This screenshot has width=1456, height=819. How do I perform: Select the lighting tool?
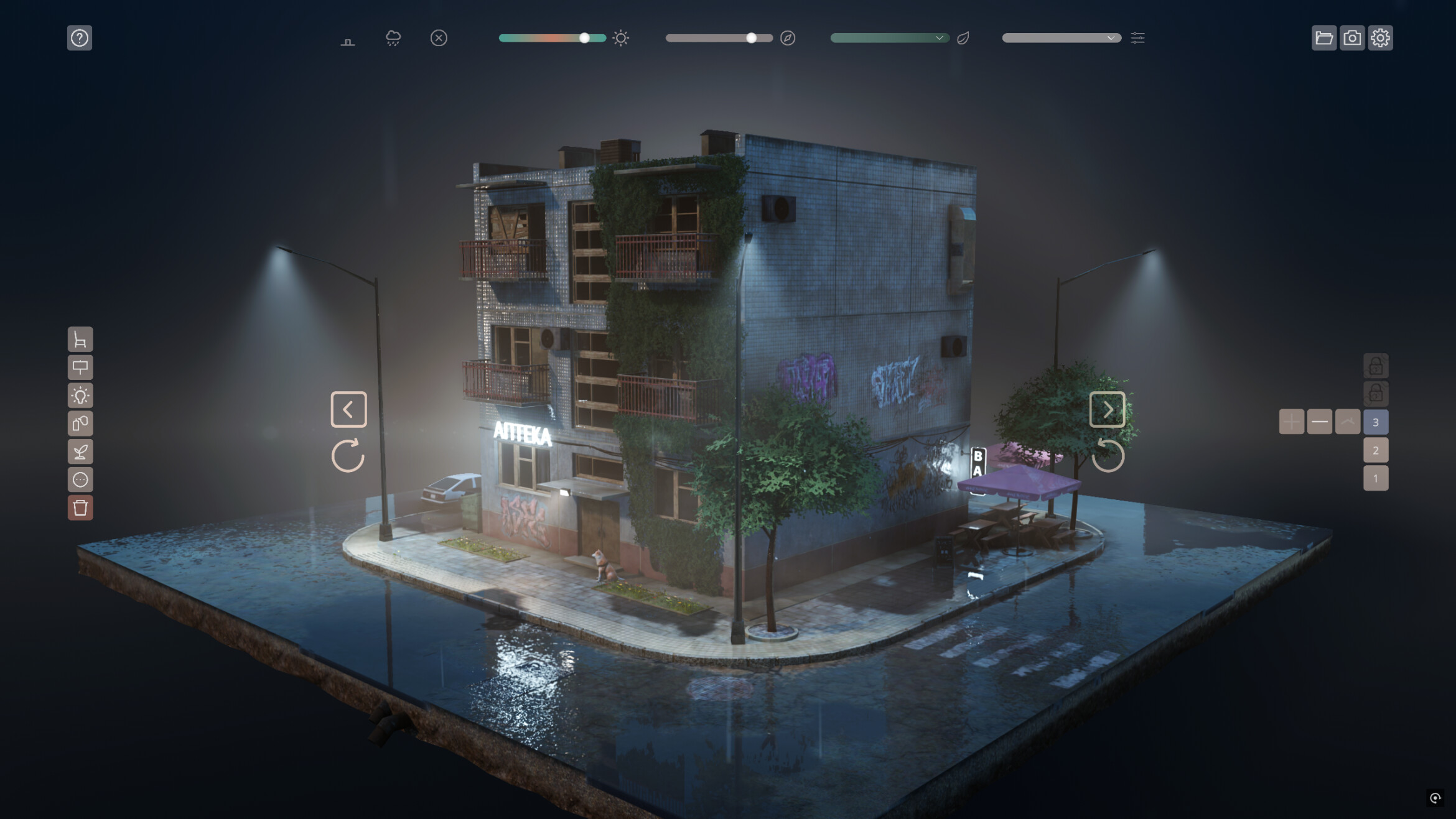pos(80,396)
